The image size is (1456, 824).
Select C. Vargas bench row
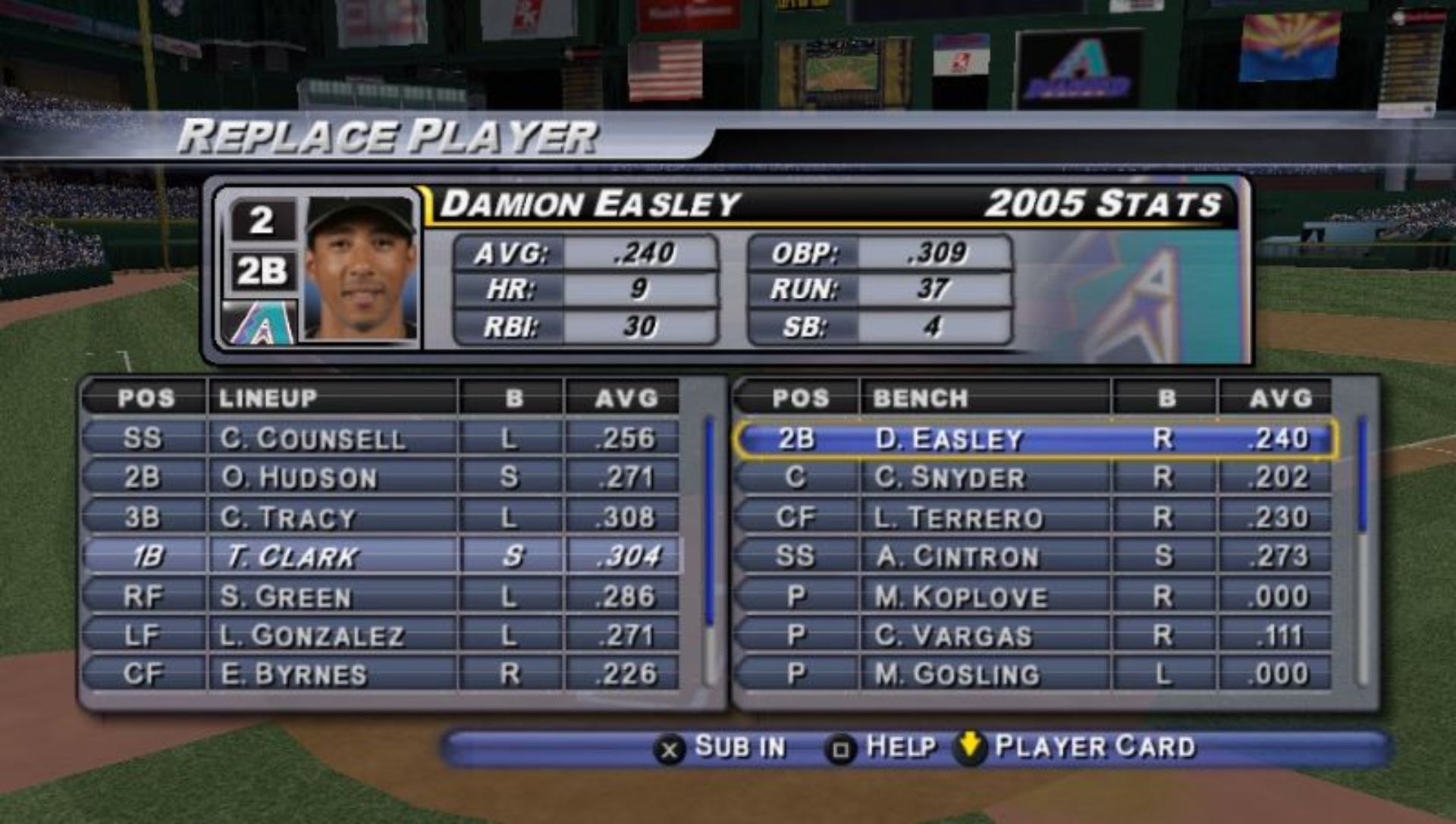953,635
